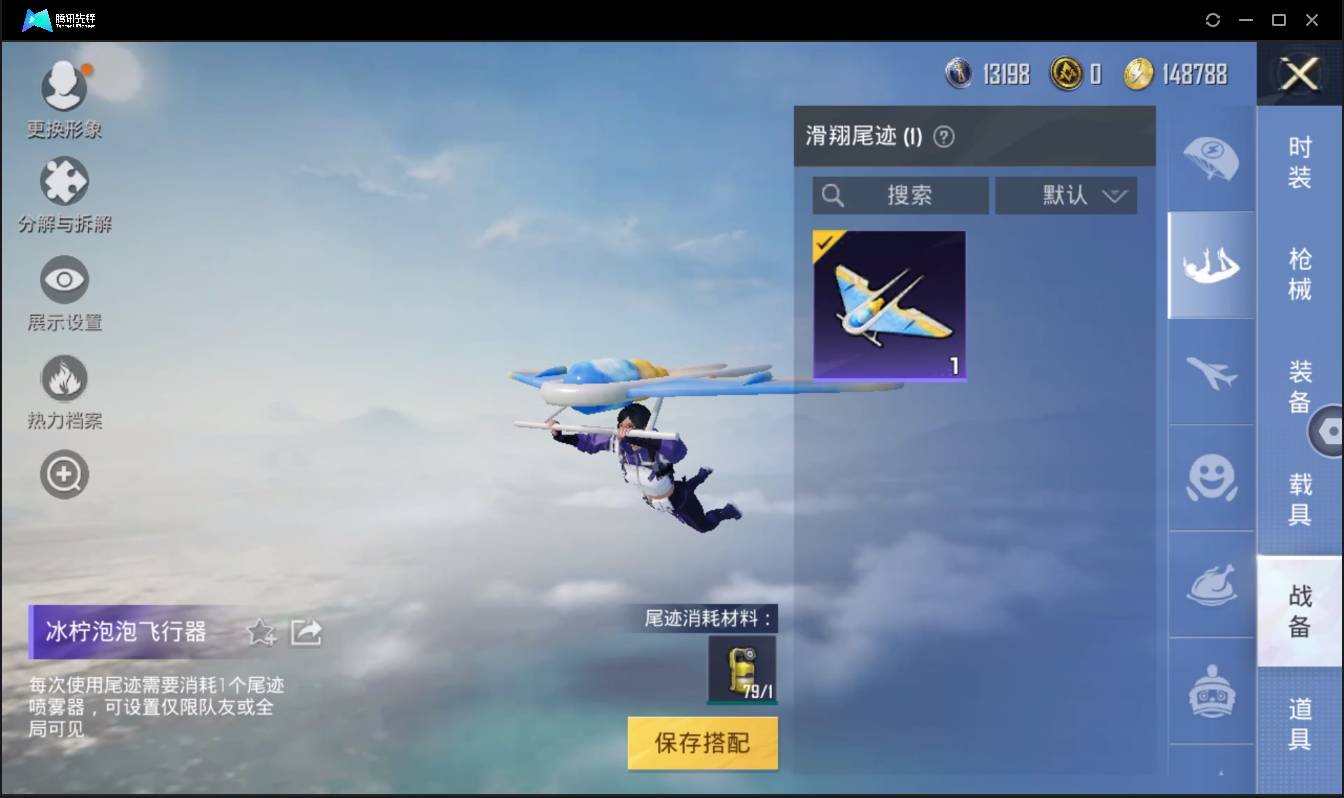The height and width of the screenshot is (798, 1344).
Task: Open the 默认 sorting dropdown
Action: [x=1065, y=195]
